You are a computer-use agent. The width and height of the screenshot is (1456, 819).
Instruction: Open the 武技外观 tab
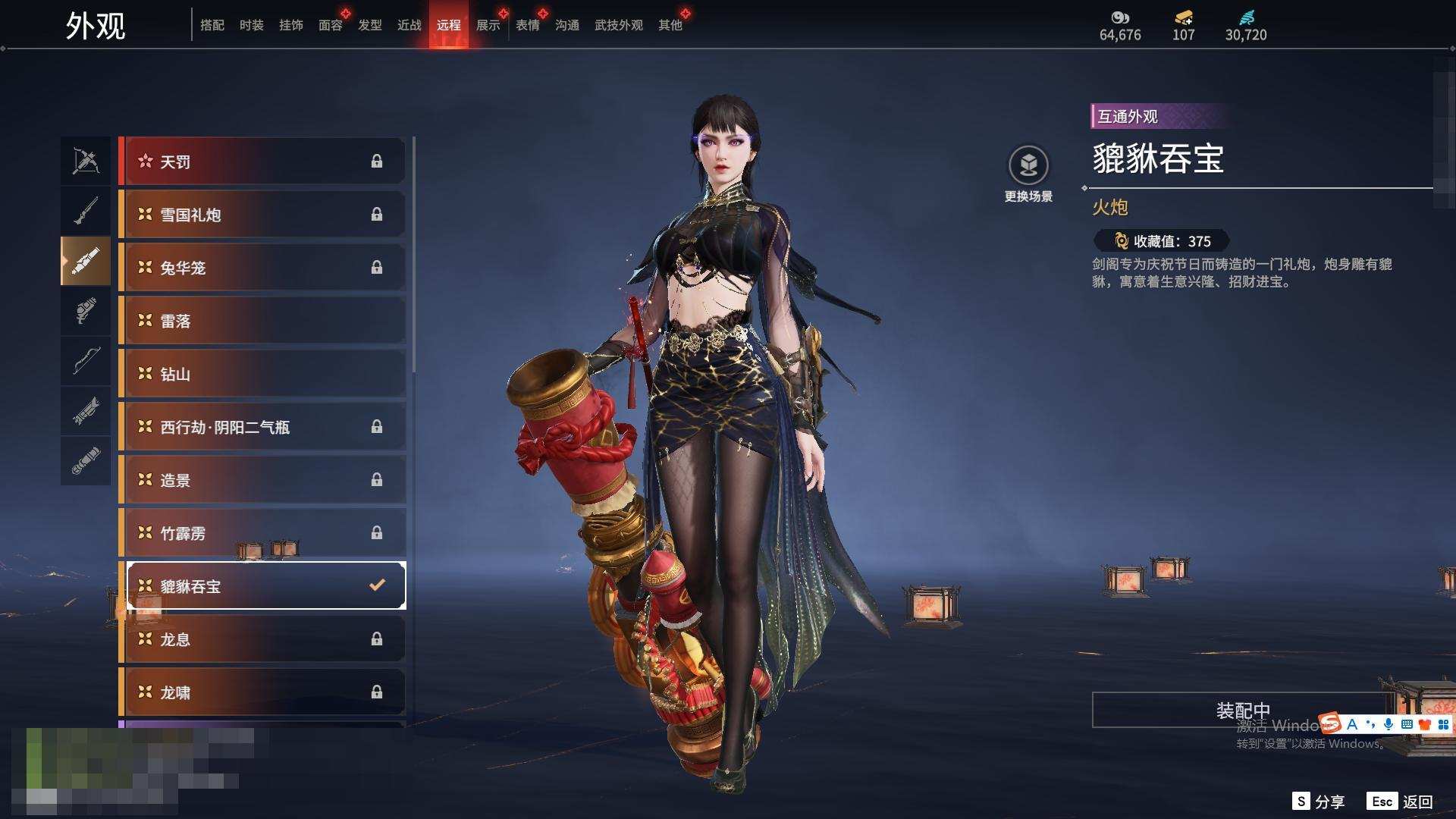pyautogui.click(x=618, y=25)
